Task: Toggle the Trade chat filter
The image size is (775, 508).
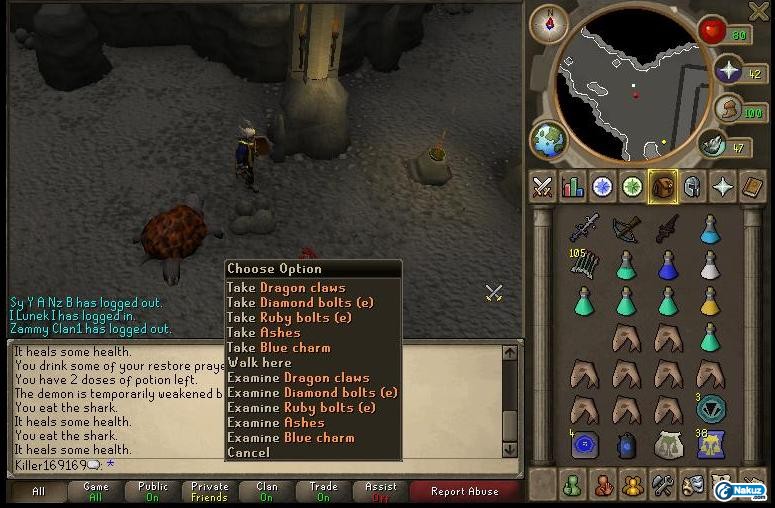Action: pyautogui.click(x=323, y=491)
